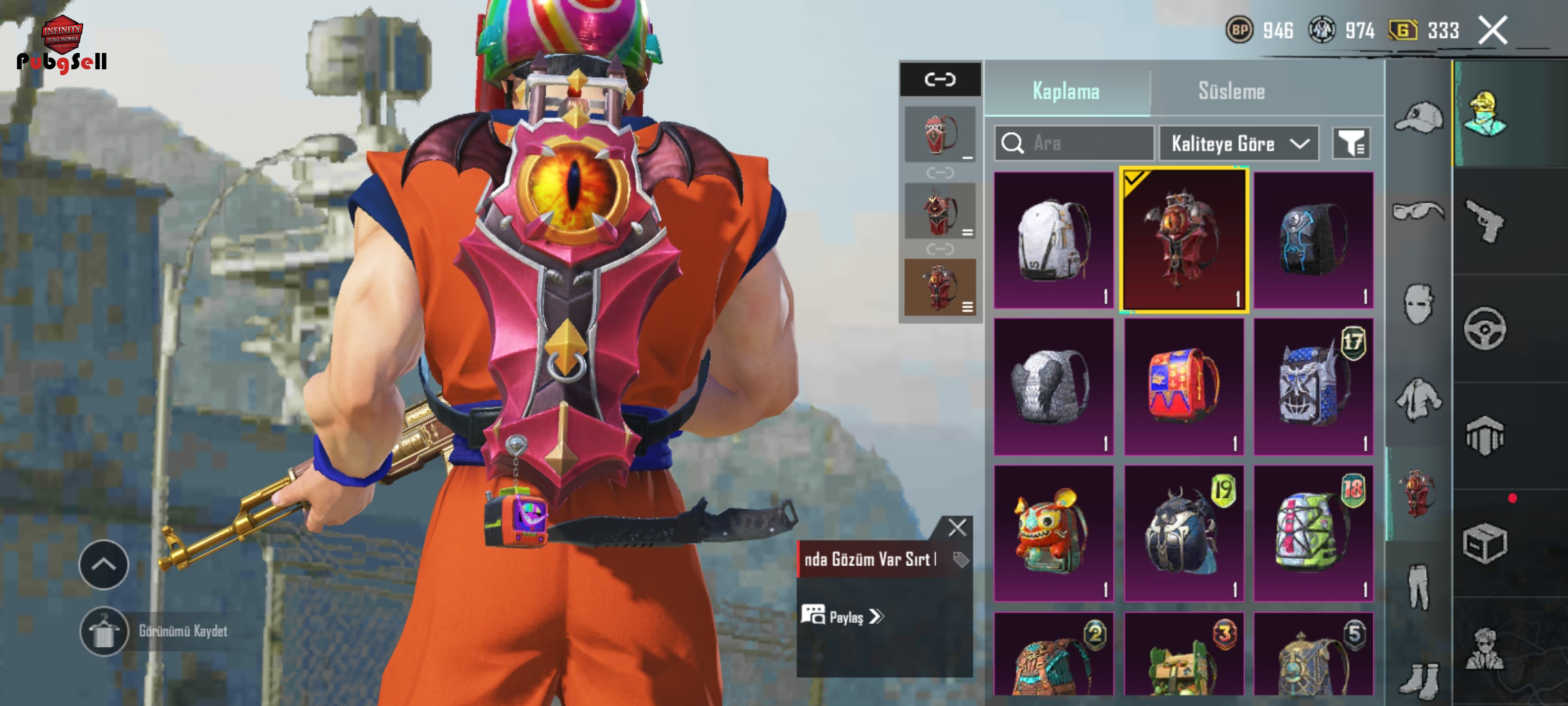Close the inventory with the top X

coord(1493,30)
